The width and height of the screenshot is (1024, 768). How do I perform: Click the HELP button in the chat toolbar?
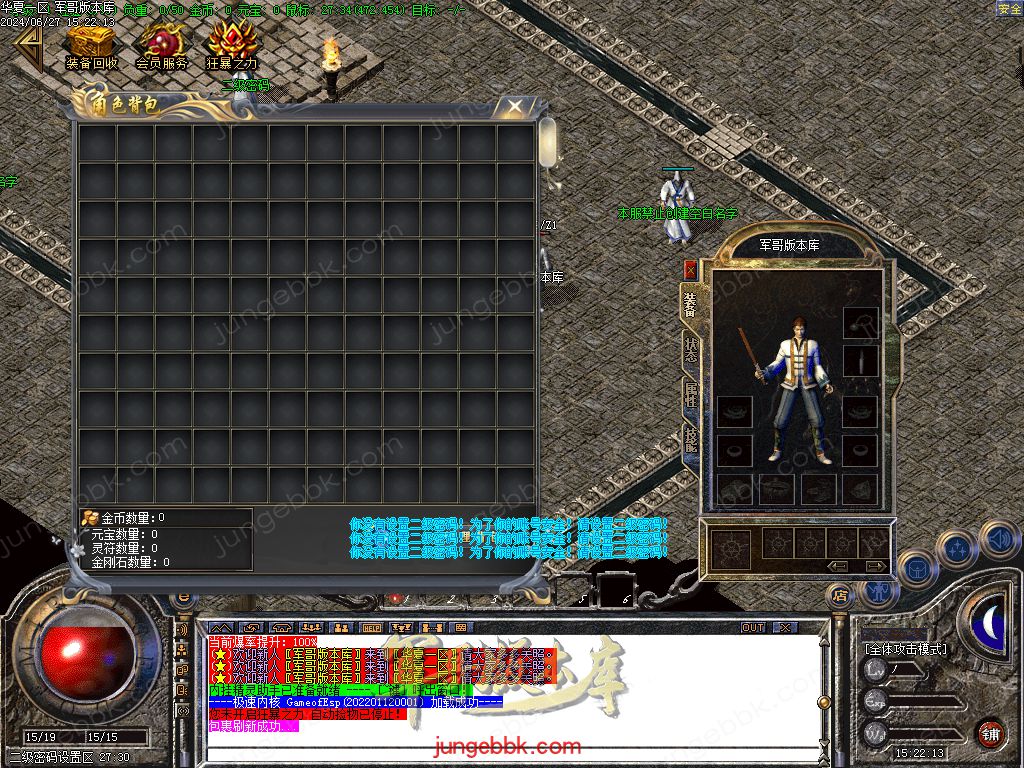372,627
